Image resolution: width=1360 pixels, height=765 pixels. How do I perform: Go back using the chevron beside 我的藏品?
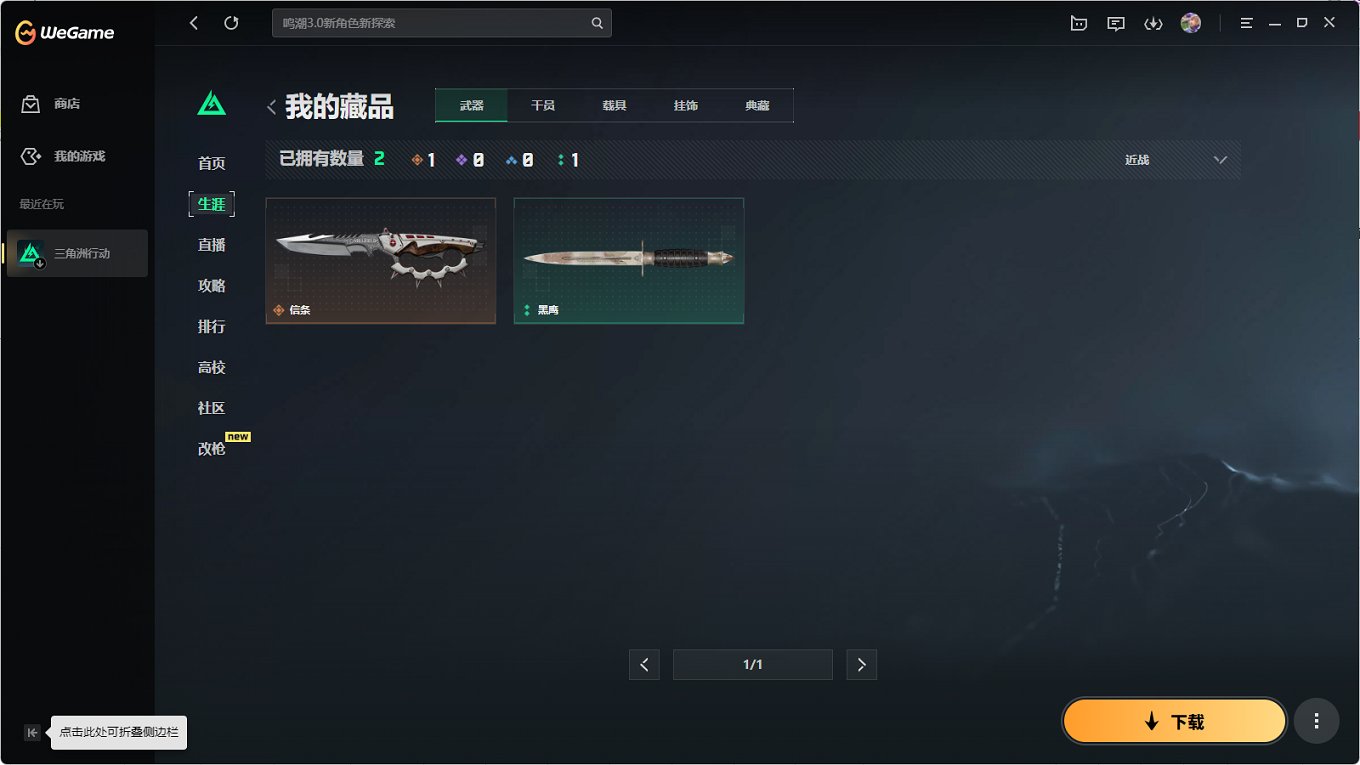click(271, 106)
